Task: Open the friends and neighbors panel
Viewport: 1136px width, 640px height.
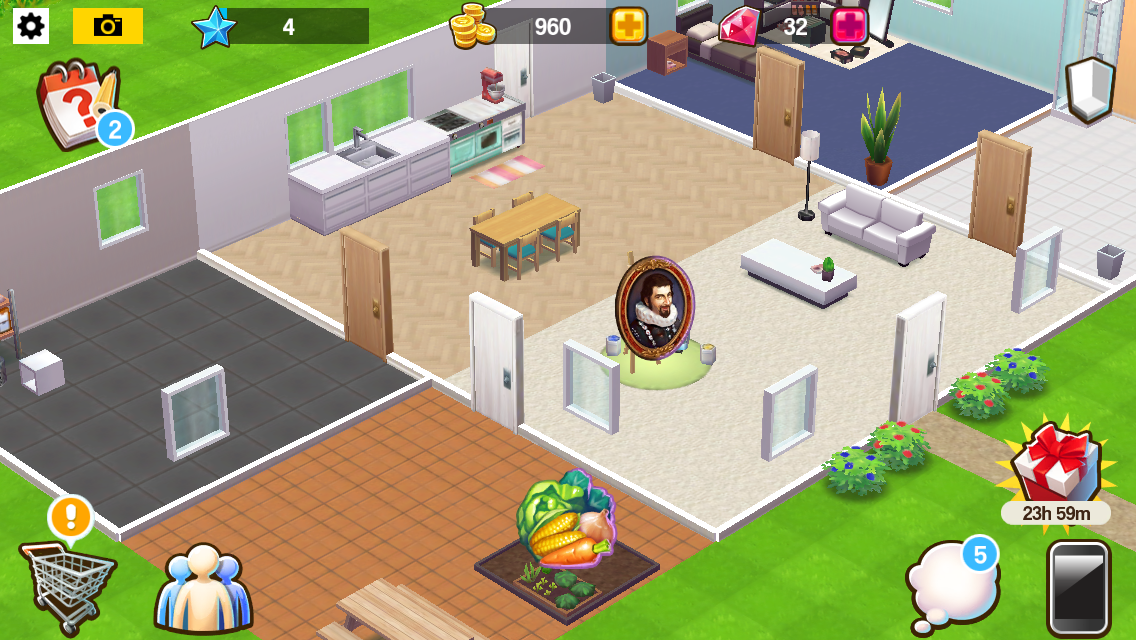Action: tap(203, 590)
